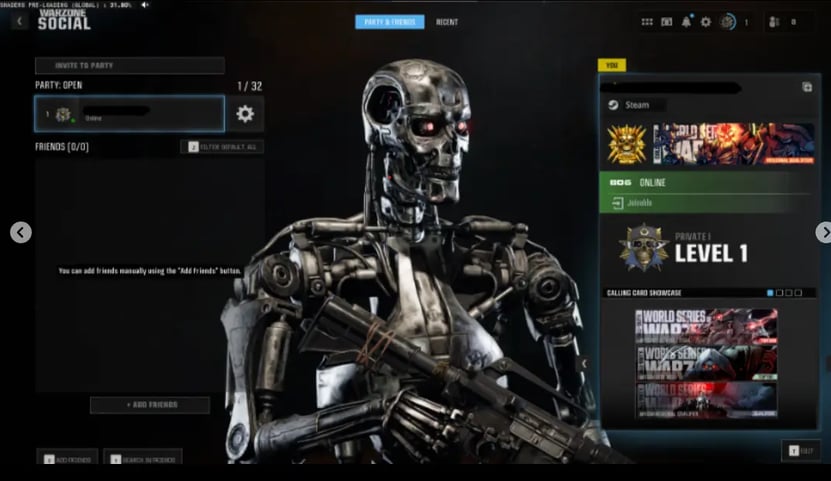Open party settings gear beside the party slot
This screenshot has height=481, width=831.
[x=245, y=114]
